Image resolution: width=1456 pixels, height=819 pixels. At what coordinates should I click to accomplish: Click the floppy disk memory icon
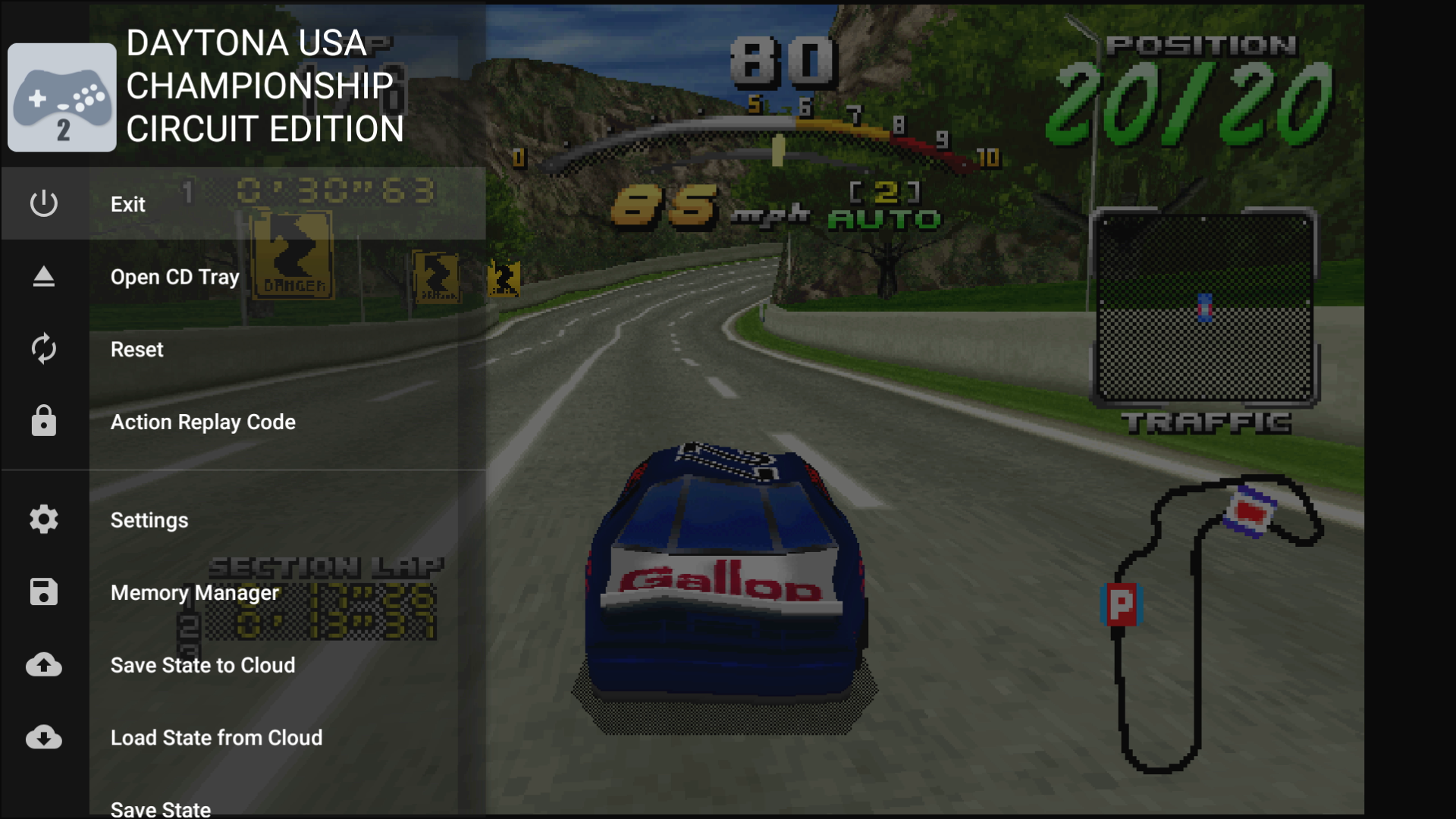[x=44, y=592]
